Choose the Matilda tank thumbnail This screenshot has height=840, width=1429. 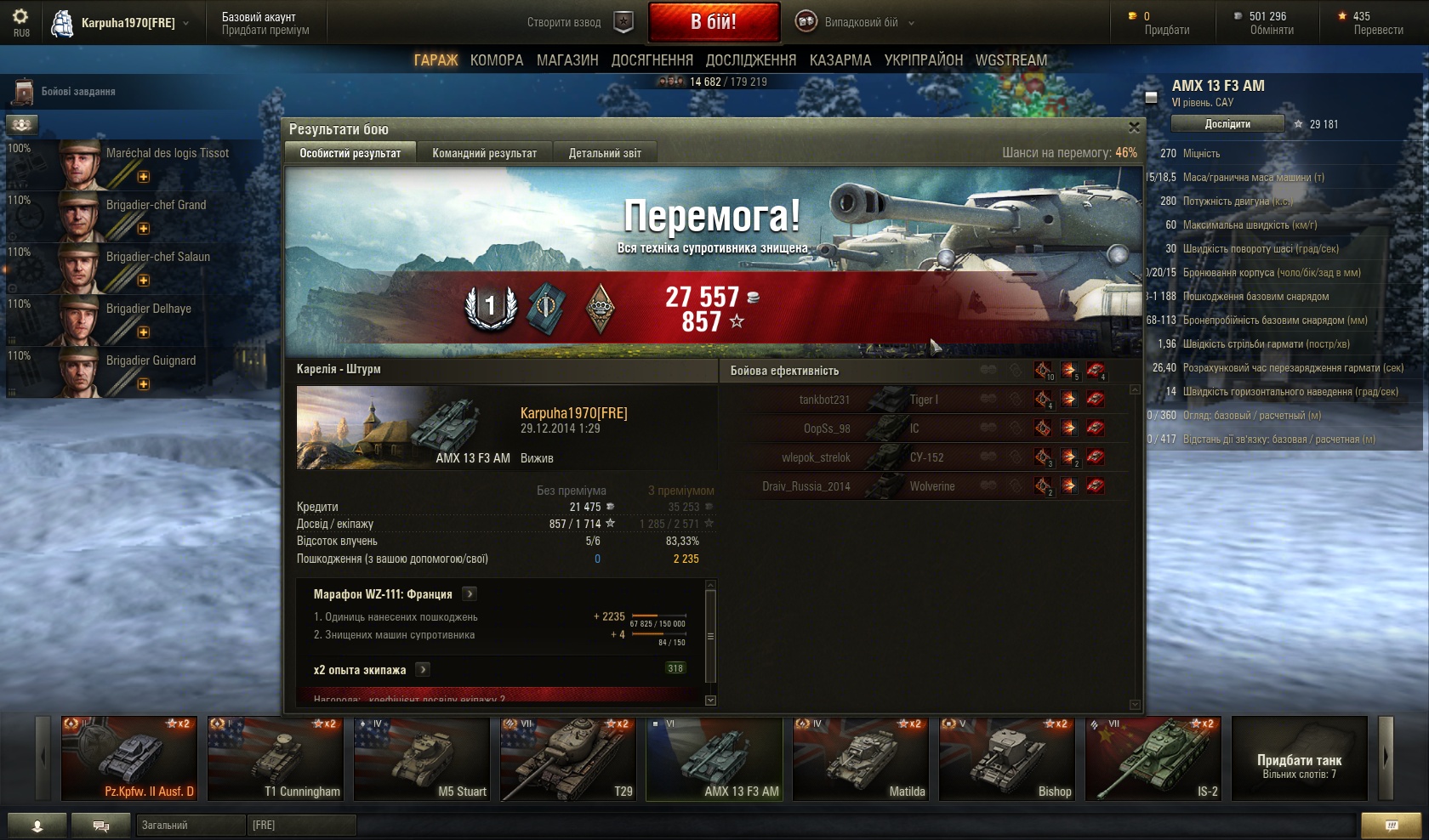[861, 758]
